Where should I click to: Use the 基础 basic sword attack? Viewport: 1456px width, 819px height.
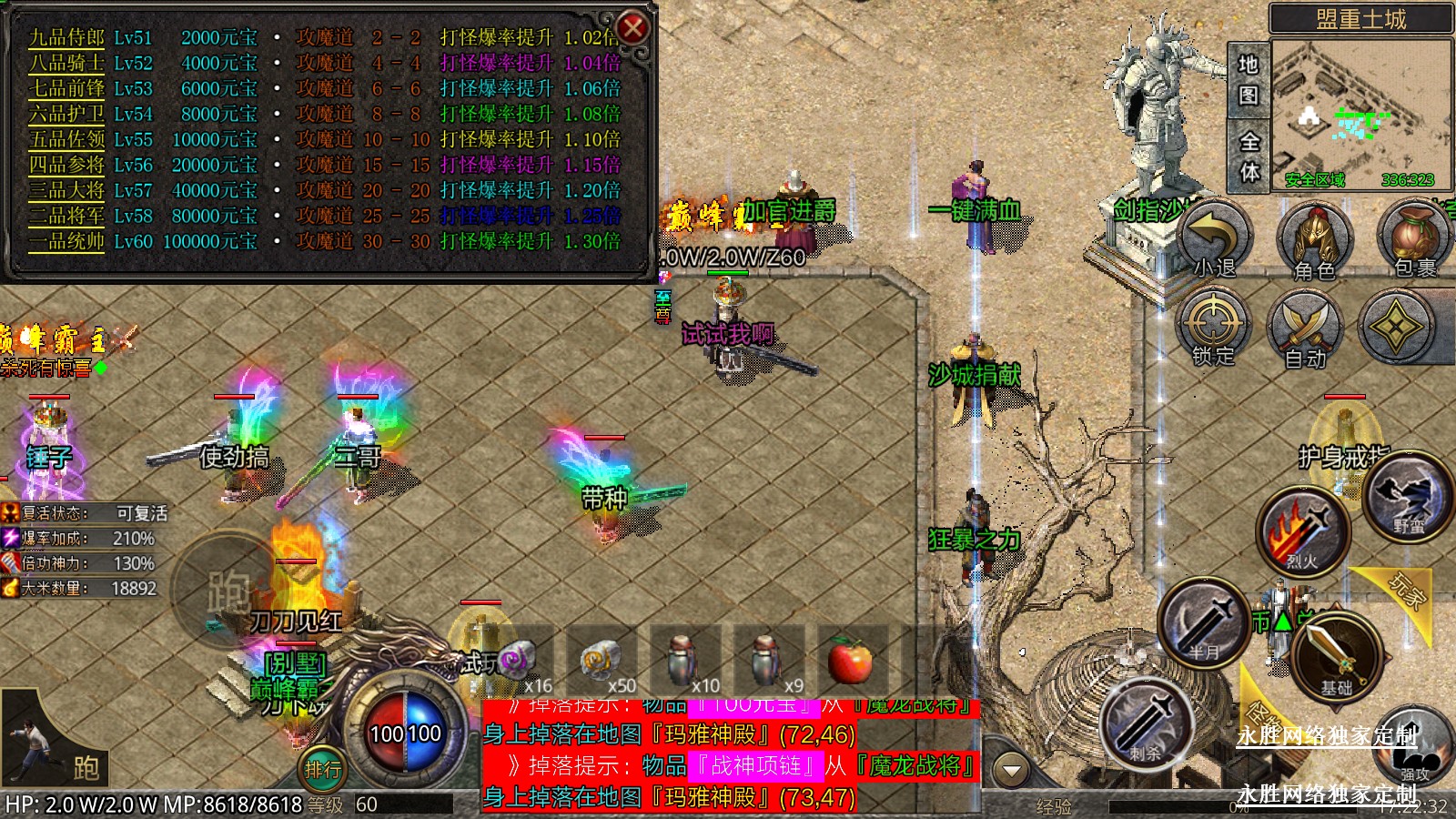[x=1335, y=655]
